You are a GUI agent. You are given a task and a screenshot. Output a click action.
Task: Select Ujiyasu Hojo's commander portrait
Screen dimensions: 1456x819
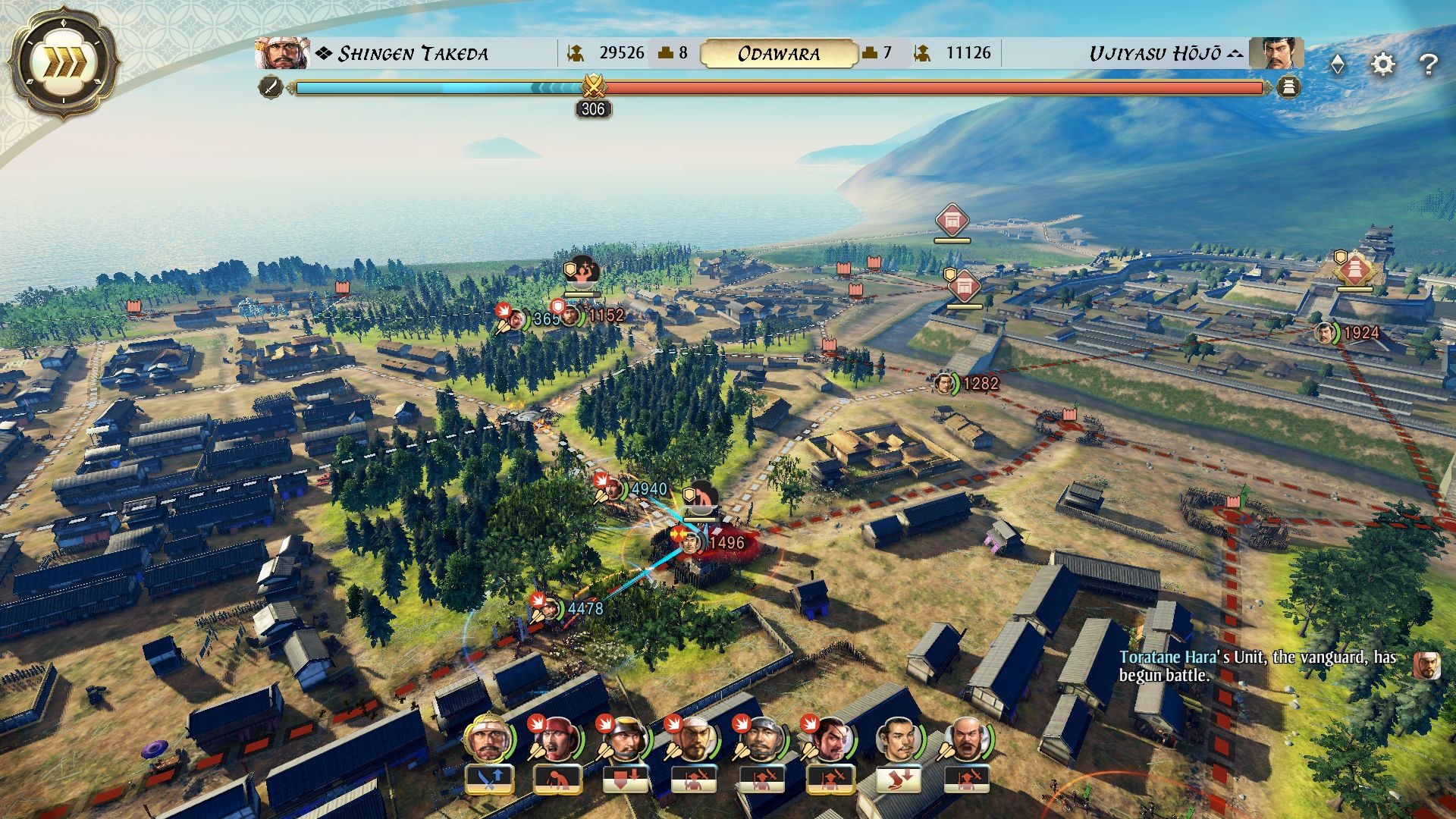[x=1276, y=53]
